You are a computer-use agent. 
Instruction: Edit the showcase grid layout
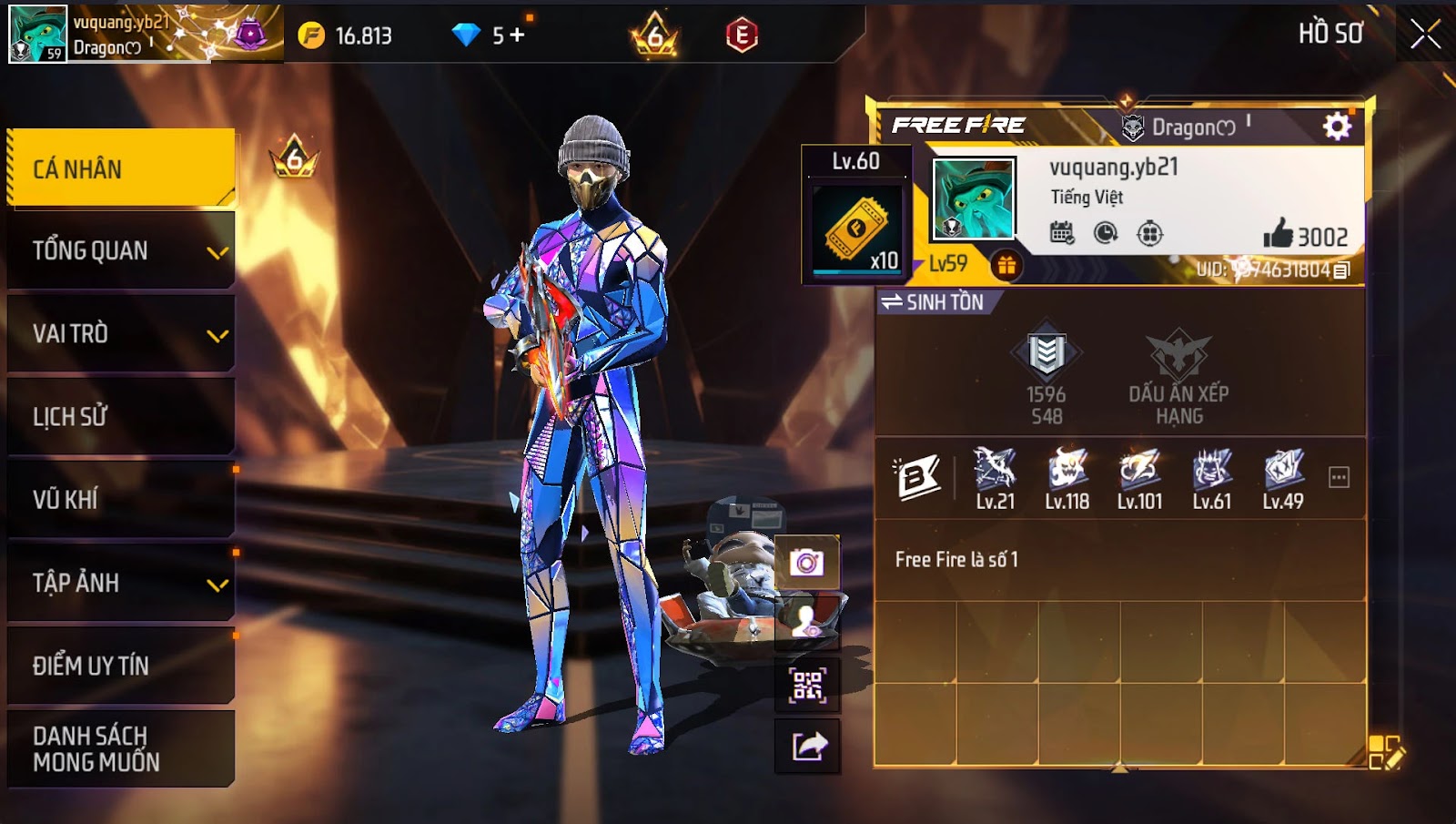click(1386, 753)
